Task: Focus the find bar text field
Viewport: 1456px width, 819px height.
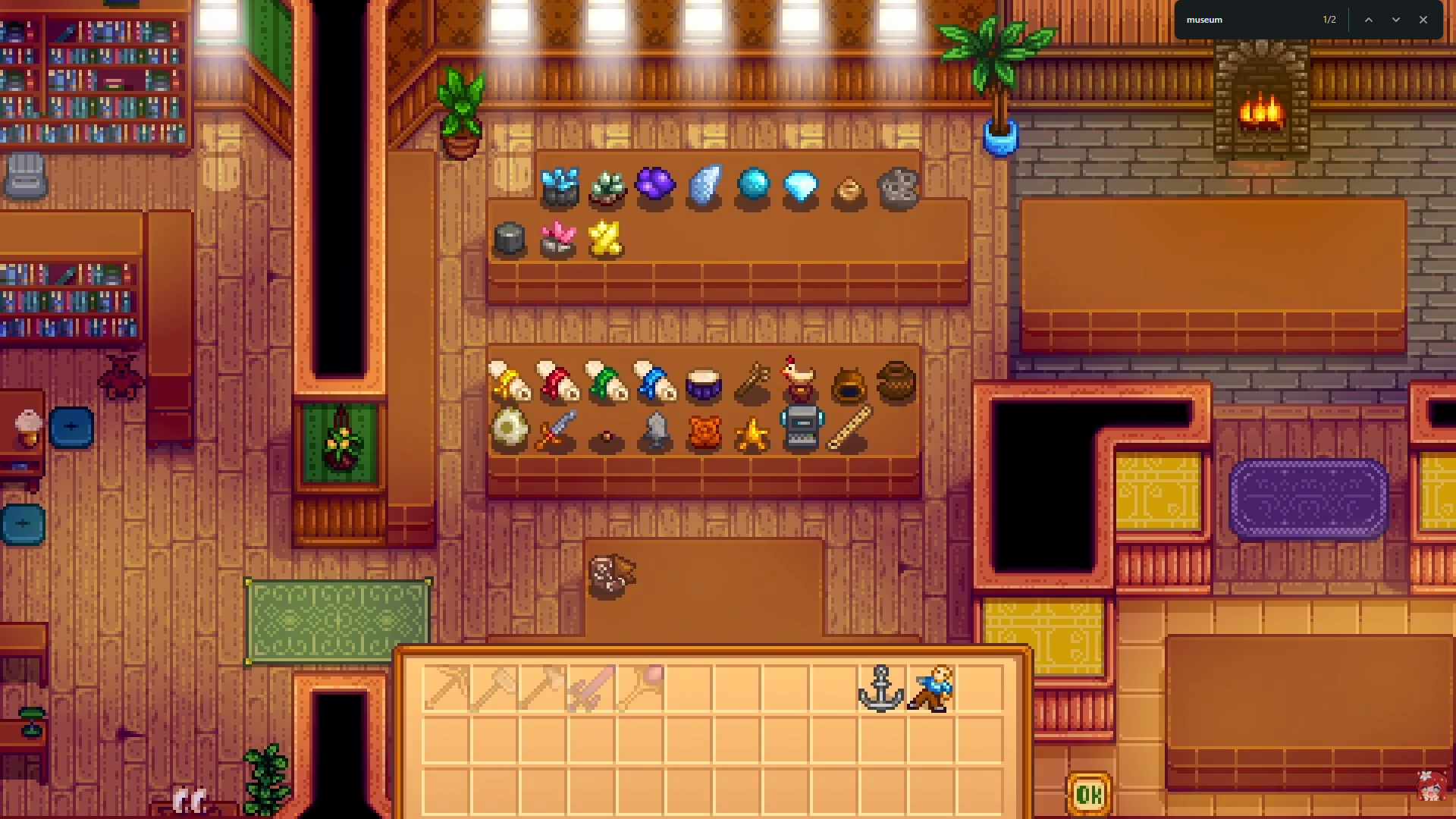Action: 1251,20
